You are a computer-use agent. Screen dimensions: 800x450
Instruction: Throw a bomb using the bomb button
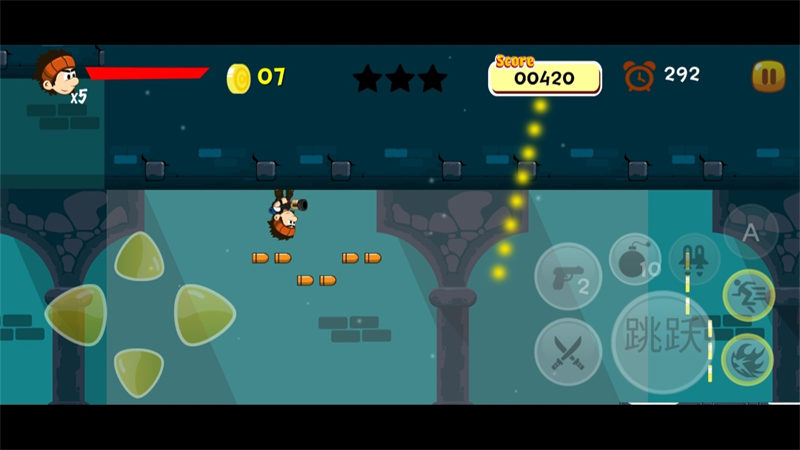[x=634, y=260]
